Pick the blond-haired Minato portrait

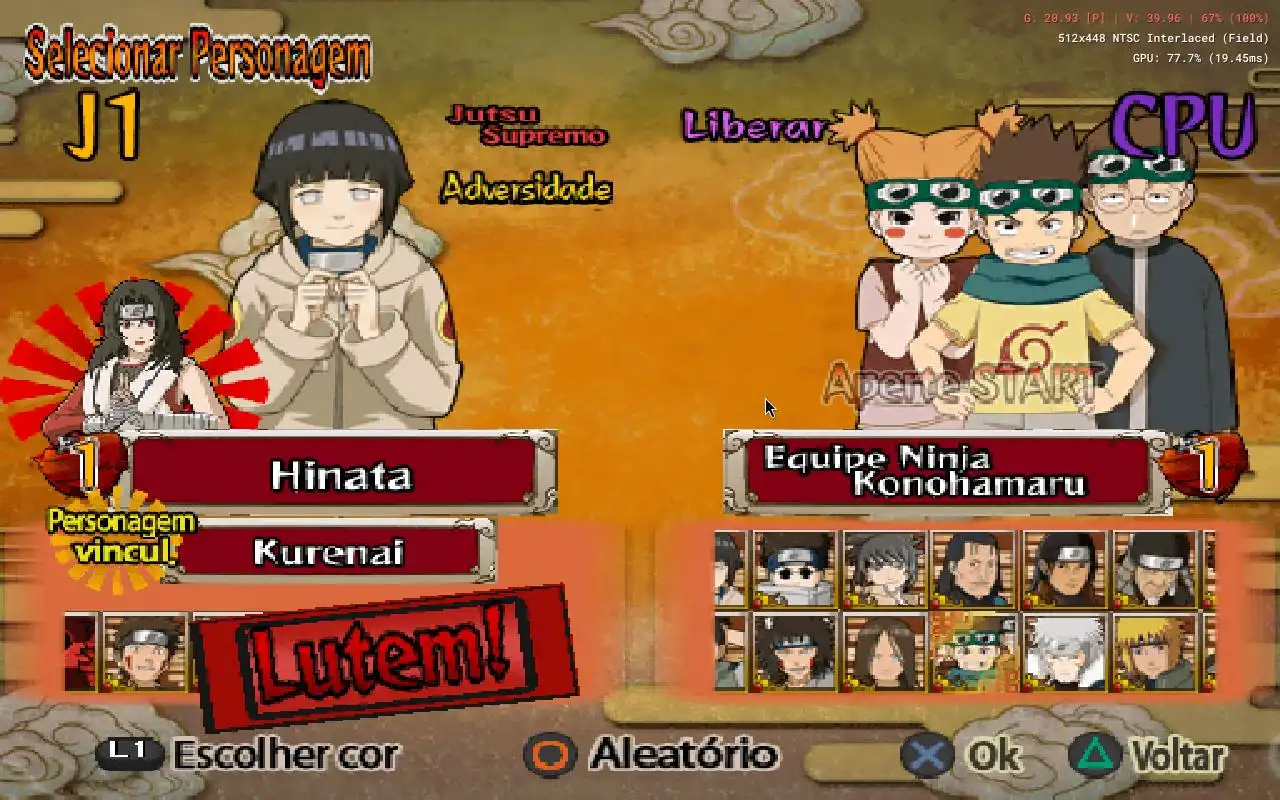tap(1154, 651)
